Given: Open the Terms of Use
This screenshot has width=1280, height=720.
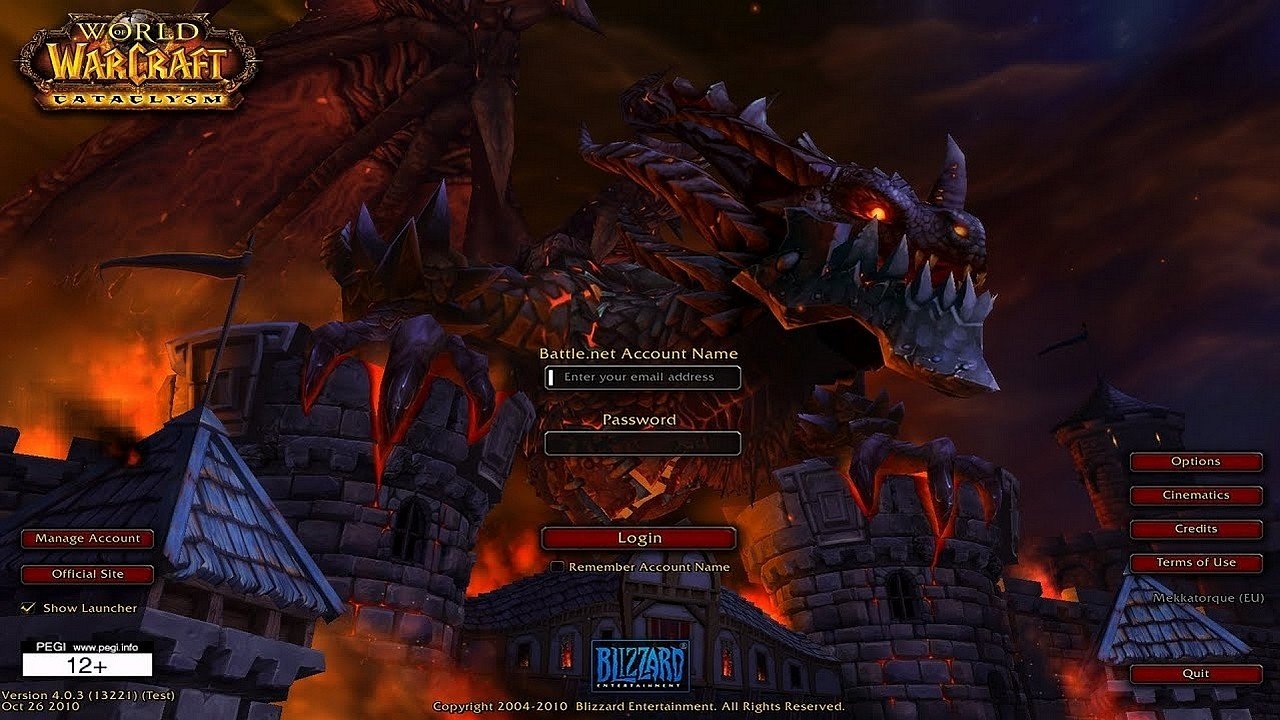Looking at the screenshot, I should (1196, 562).
